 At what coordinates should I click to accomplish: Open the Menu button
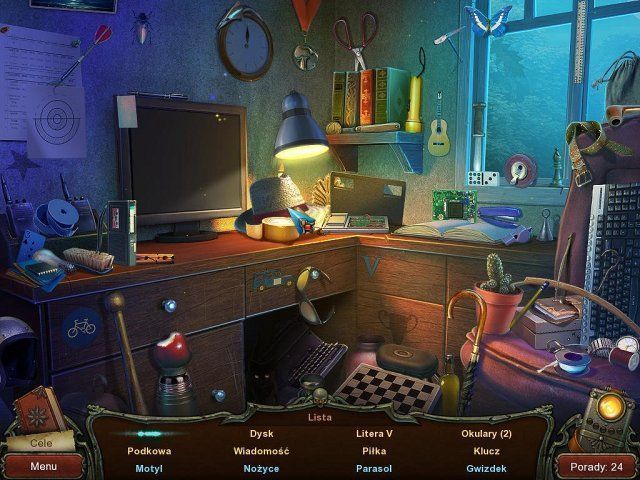[42, 466]
